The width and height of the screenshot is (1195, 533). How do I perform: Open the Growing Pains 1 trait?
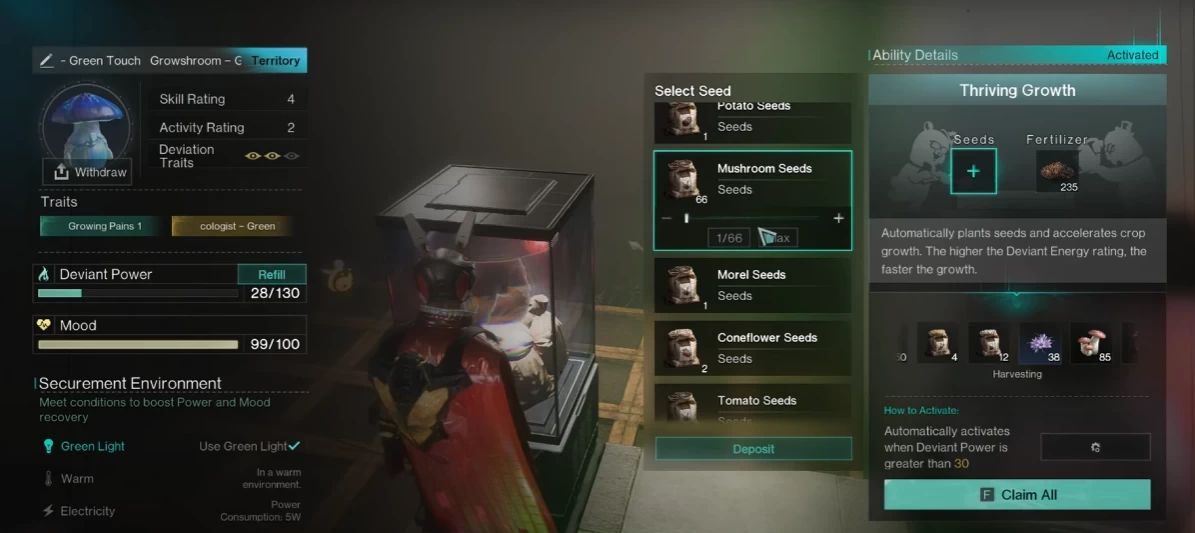click(x=104, y=226)
